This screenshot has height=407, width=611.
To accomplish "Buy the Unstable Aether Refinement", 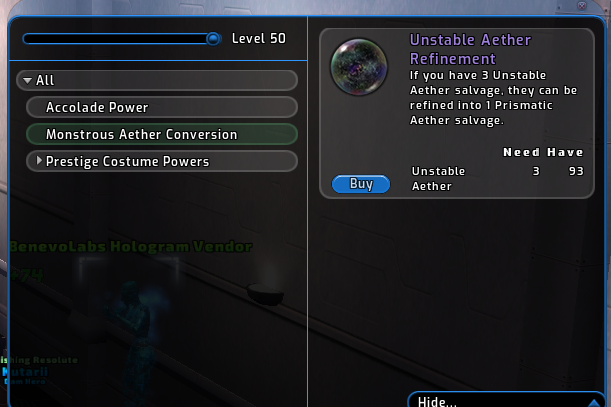I will [x=360, y=184].
